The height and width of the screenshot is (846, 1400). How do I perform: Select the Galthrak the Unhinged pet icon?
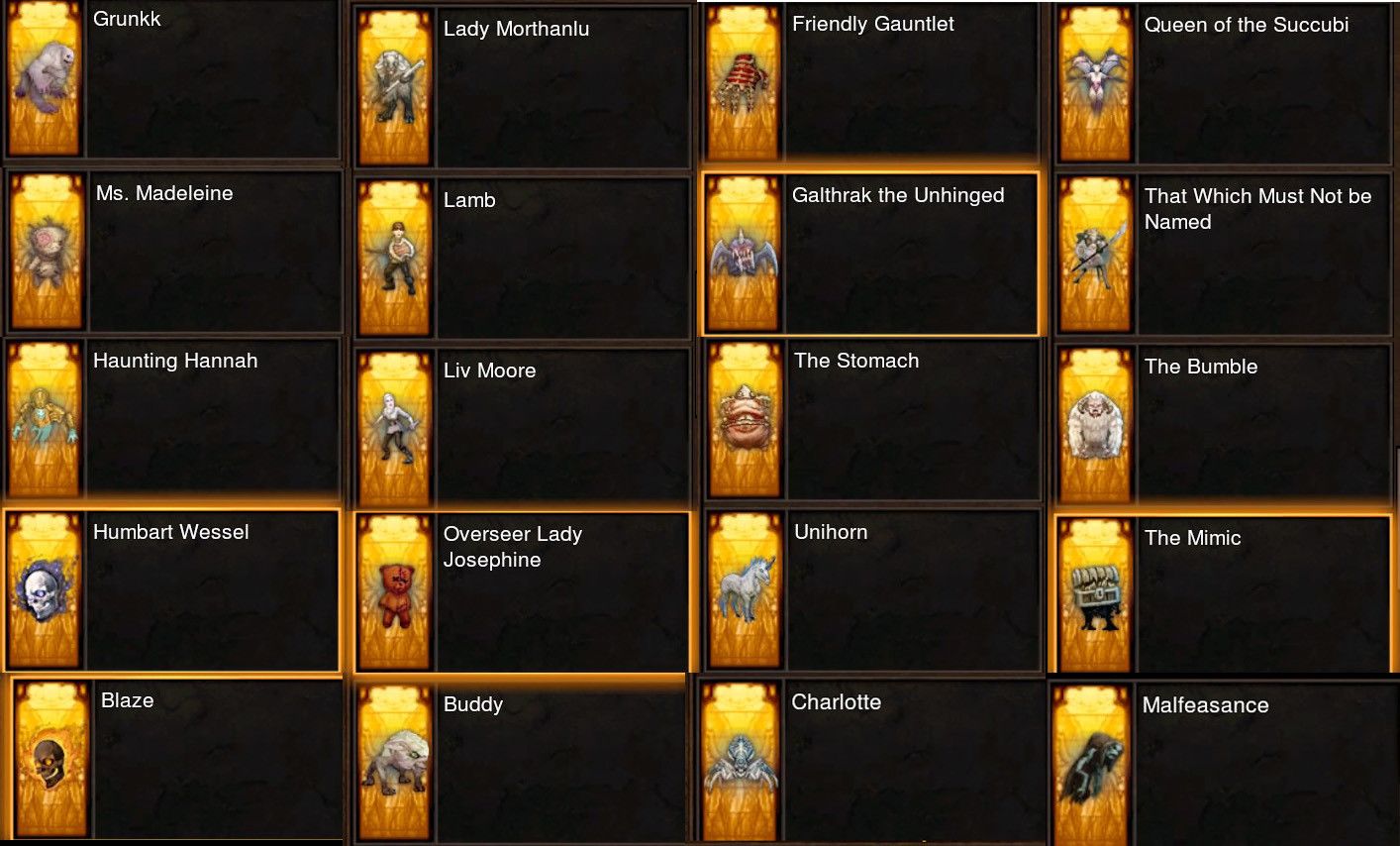(744, 253)
